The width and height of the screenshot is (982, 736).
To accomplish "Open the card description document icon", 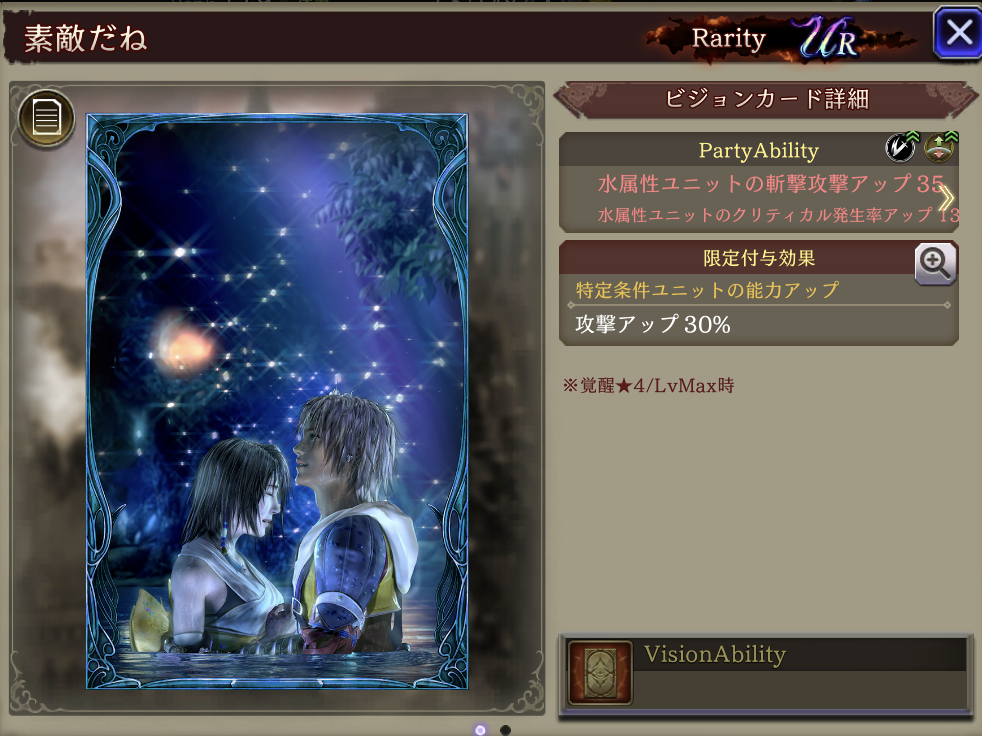I will click(x=46, y=118).
